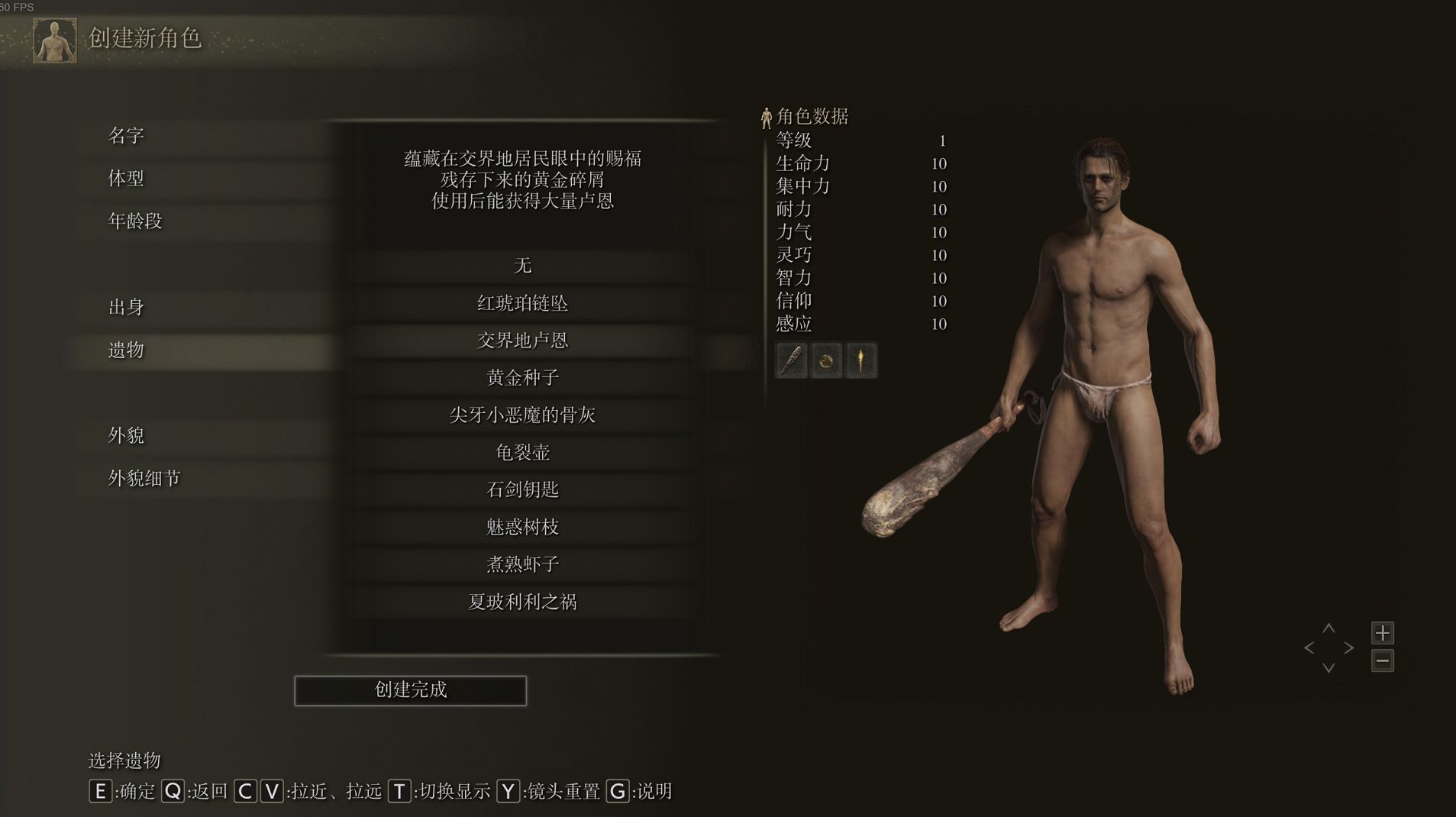1456x817 pixels.
Task: Zoom out camera with minus button
Action: pos(1382,660)
